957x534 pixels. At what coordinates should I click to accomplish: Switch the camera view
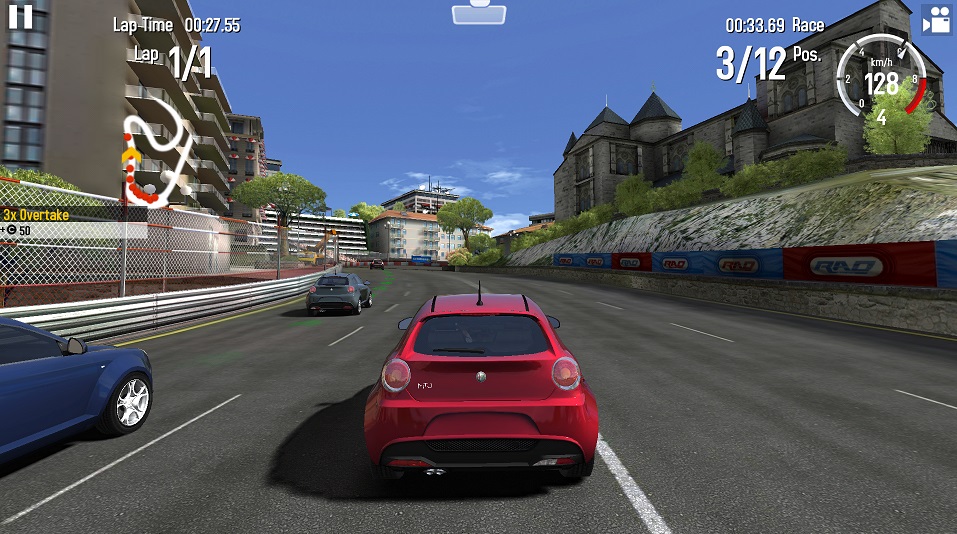(x=936, y=21)
